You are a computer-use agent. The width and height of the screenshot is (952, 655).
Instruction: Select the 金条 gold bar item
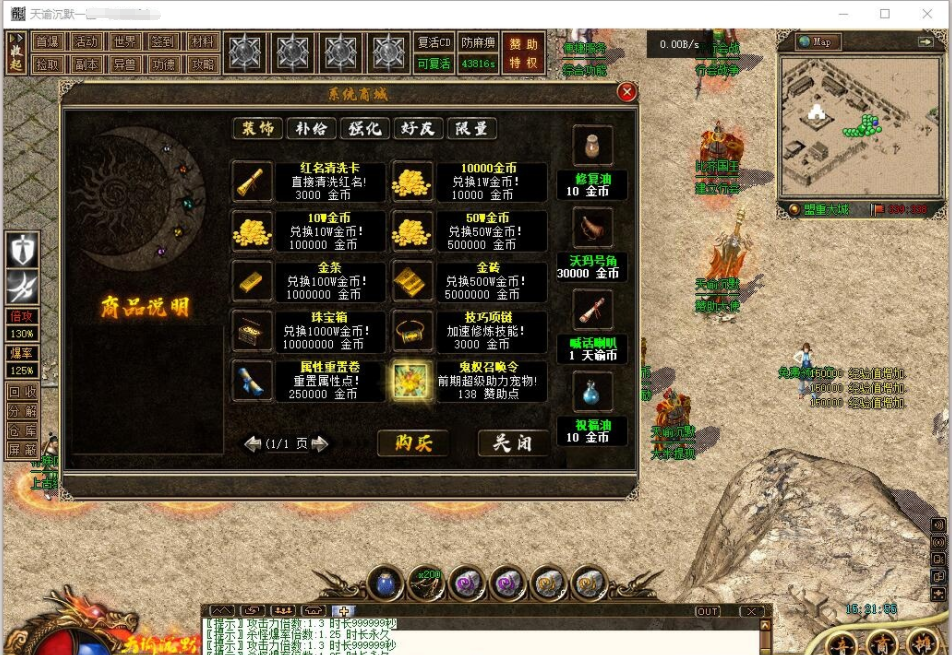[x=250, y=280]
